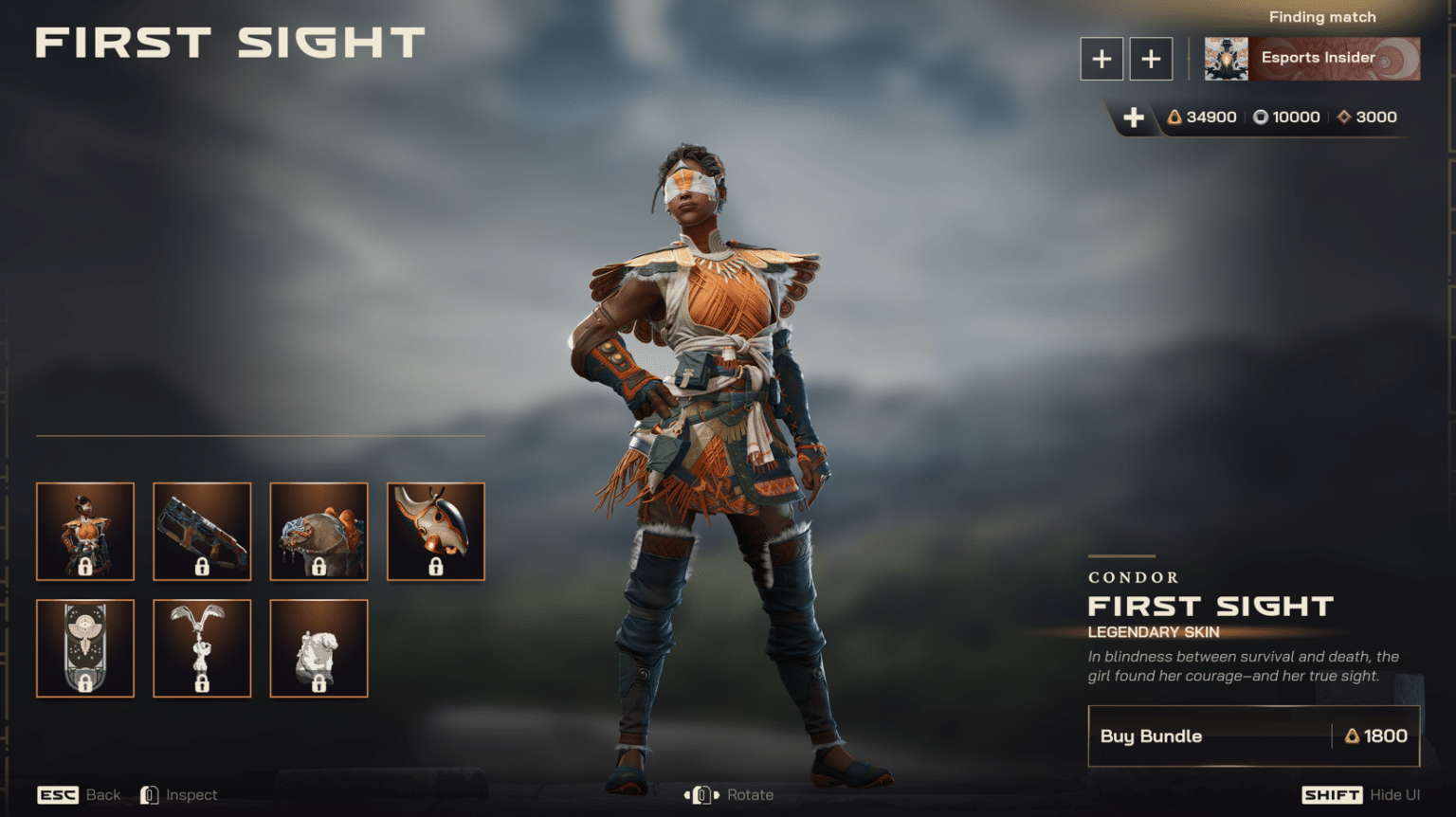Viewport: 1456px width, 817px height.
Task: Select the locked bird-skull mask item
Action: click(435, 532)
